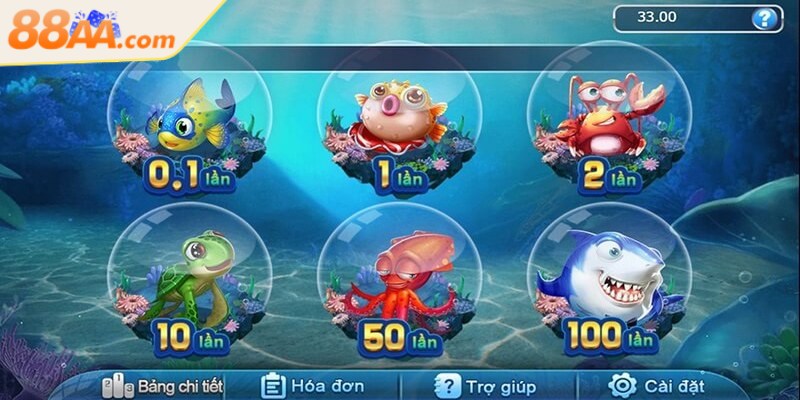The width and height of the screenshot is (800, 400).
Task: Open the Trợ giúp help page
Action: [486, 385]
